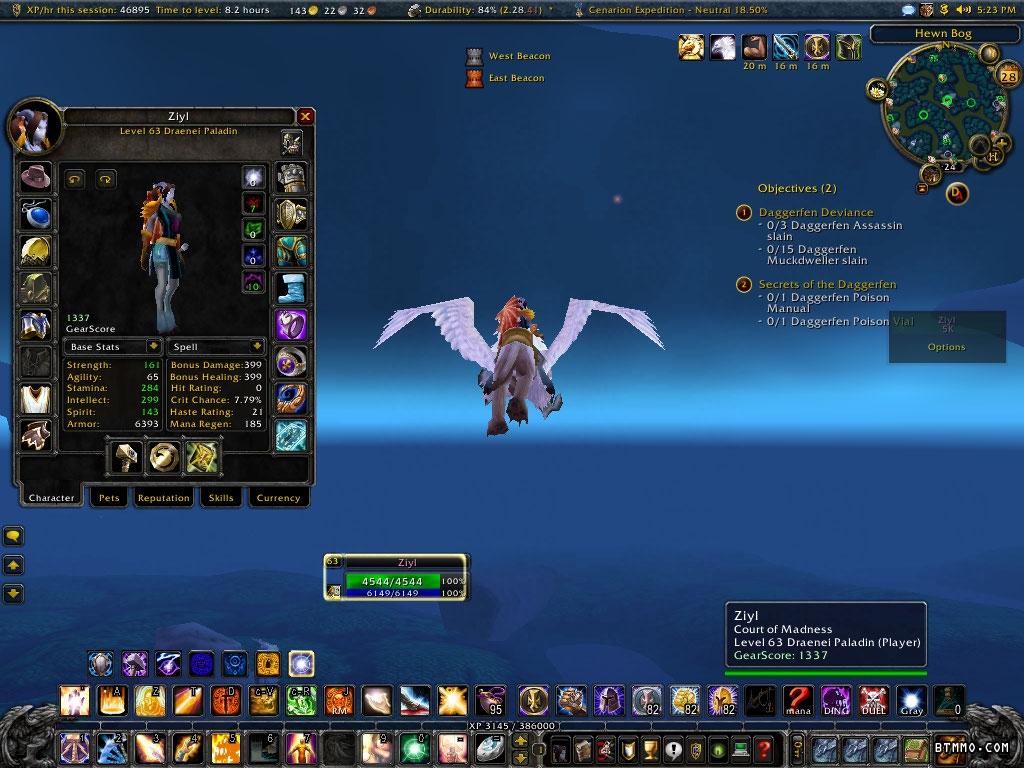The width and height of the screenshot is (1024, 768).
Task: Click the Options button
Action: click(946, 347)
